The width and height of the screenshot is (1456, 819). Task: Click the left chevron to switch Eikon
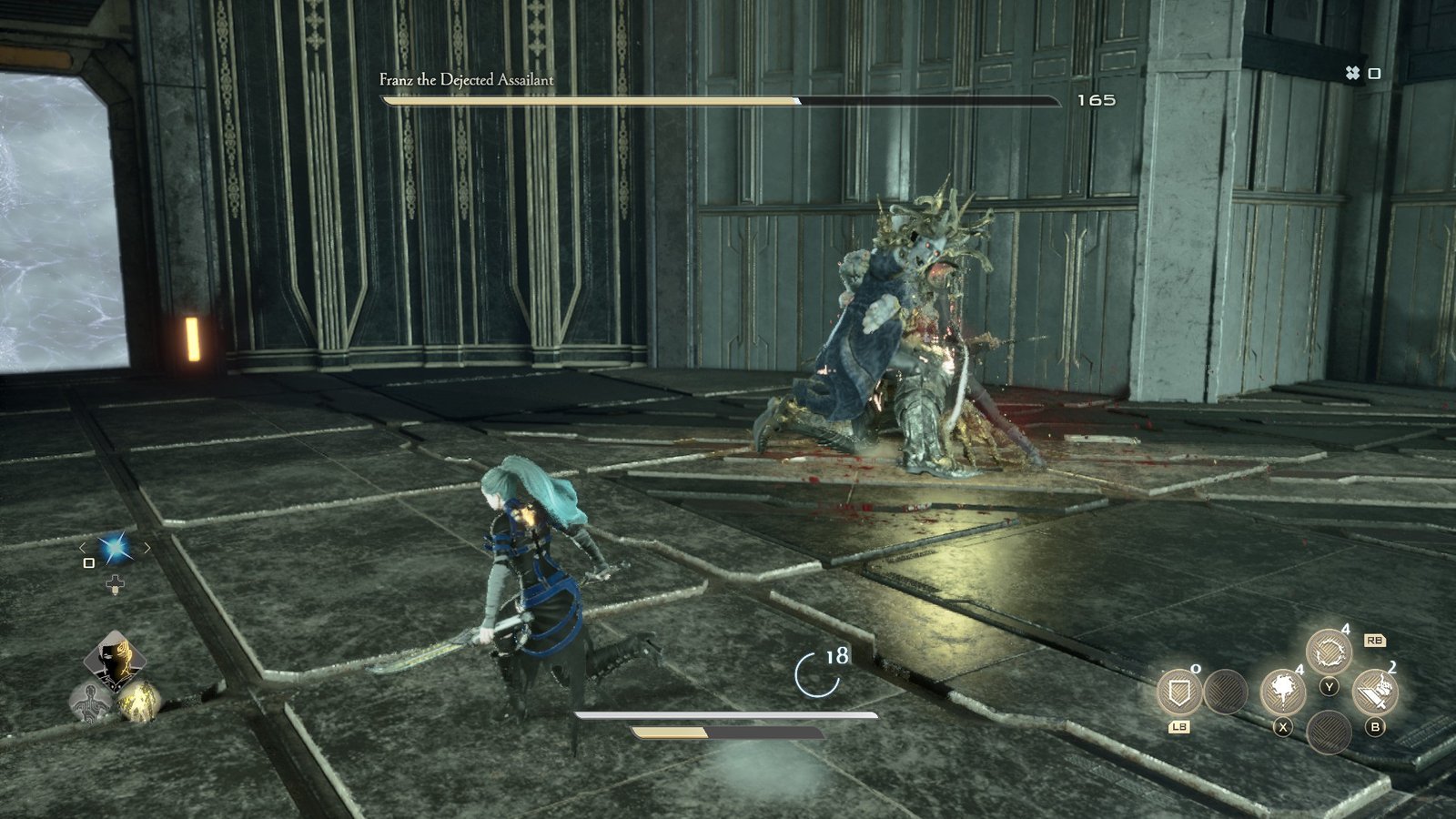click(82, 549)
